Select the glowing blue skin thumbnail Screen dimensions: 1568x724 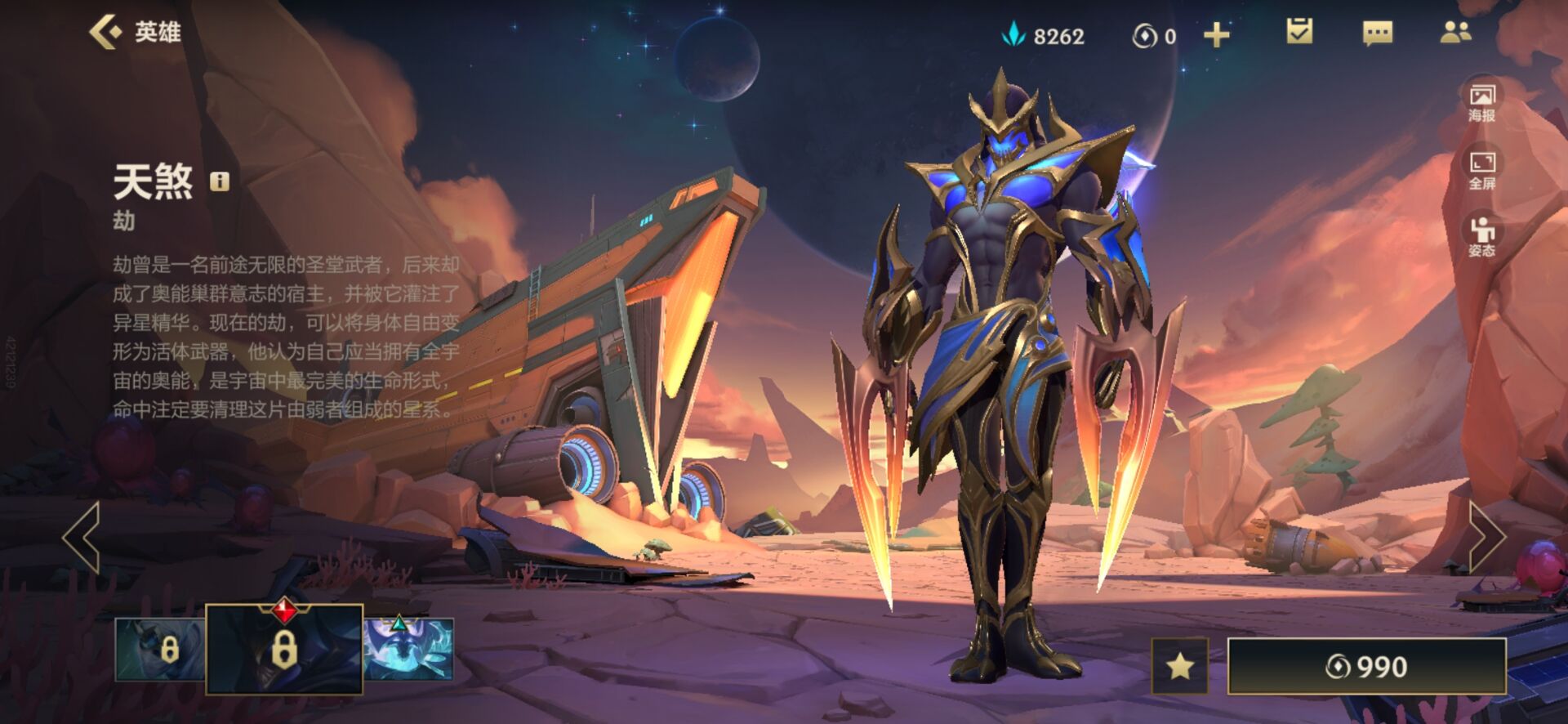click(408, 650)
